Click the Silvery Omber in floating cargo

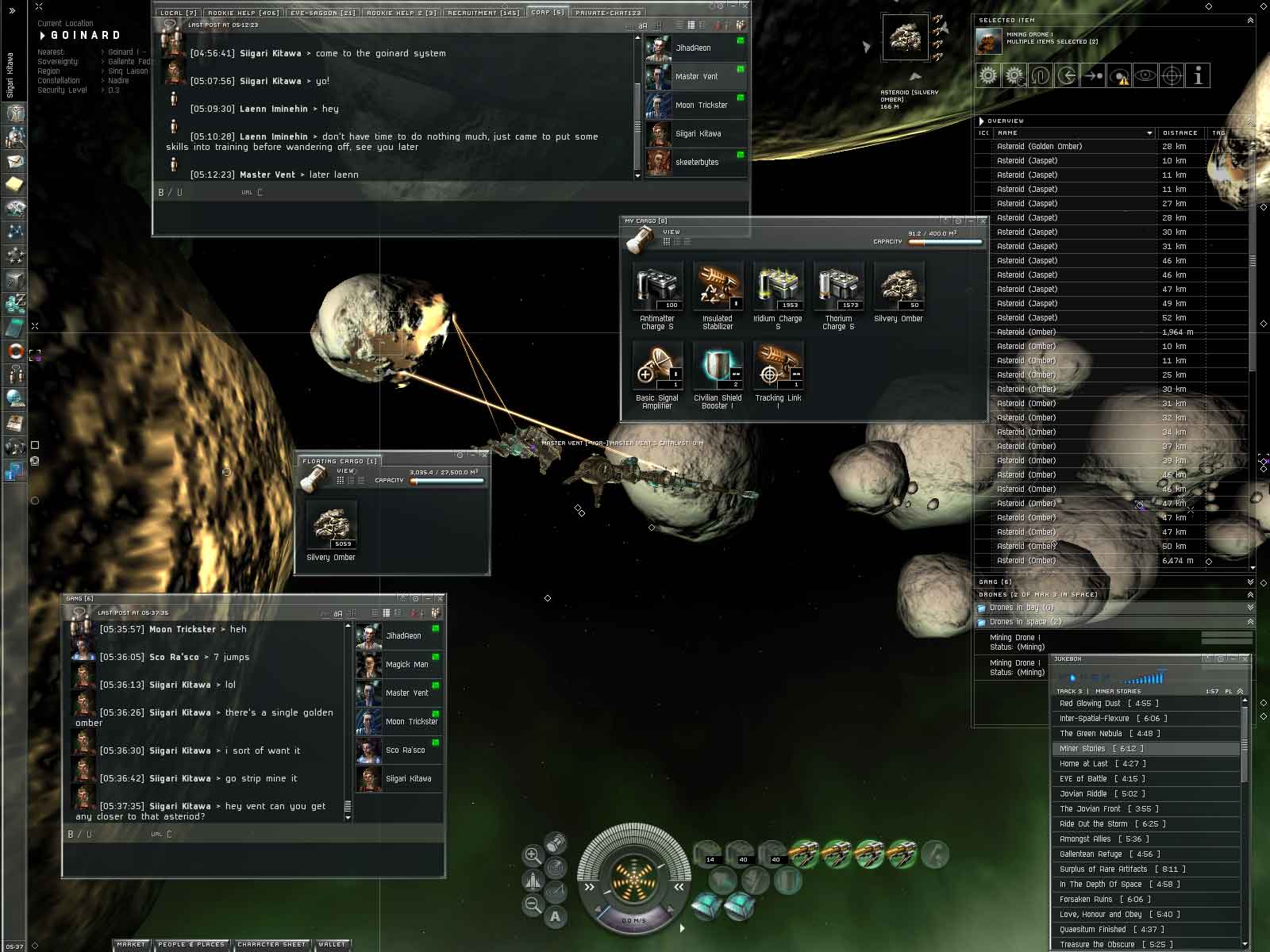click(x=331, y=527)
